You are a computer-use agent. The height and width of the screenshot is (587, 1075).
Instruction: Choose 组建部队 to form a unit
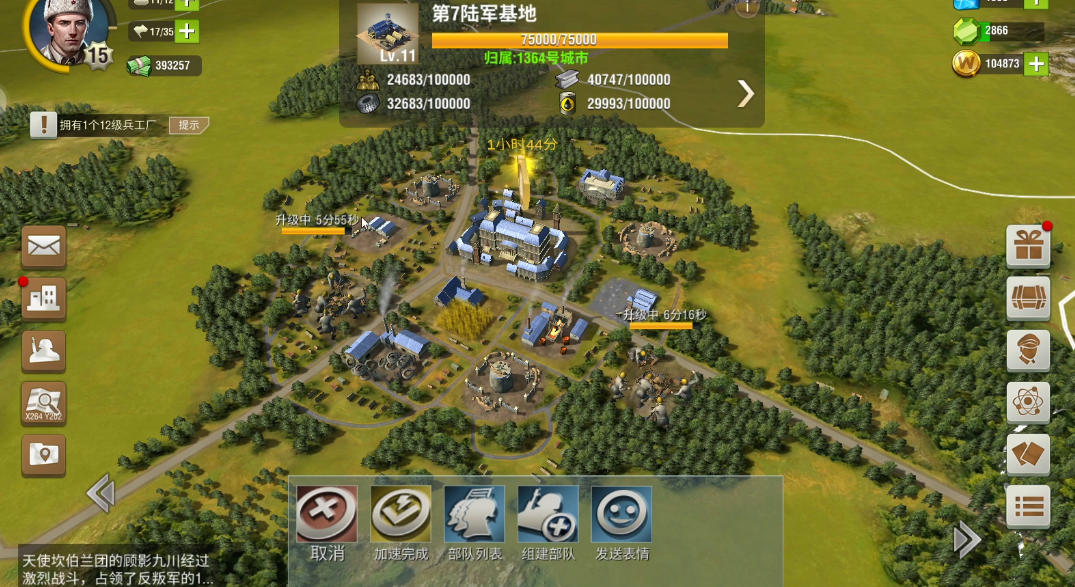point(548,515)
